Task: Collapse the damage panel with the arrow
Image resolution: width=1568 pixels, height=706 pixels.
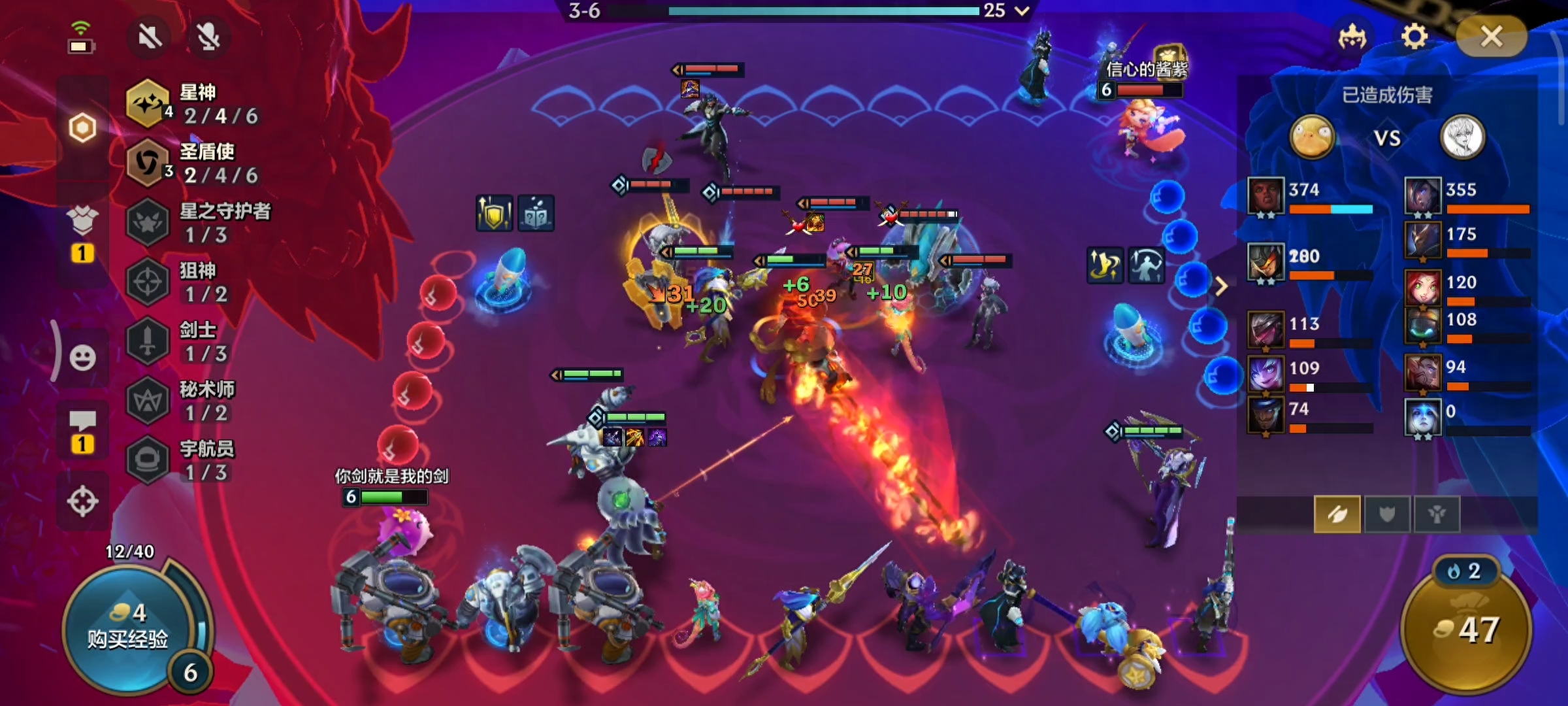Action: (1221, 286)
